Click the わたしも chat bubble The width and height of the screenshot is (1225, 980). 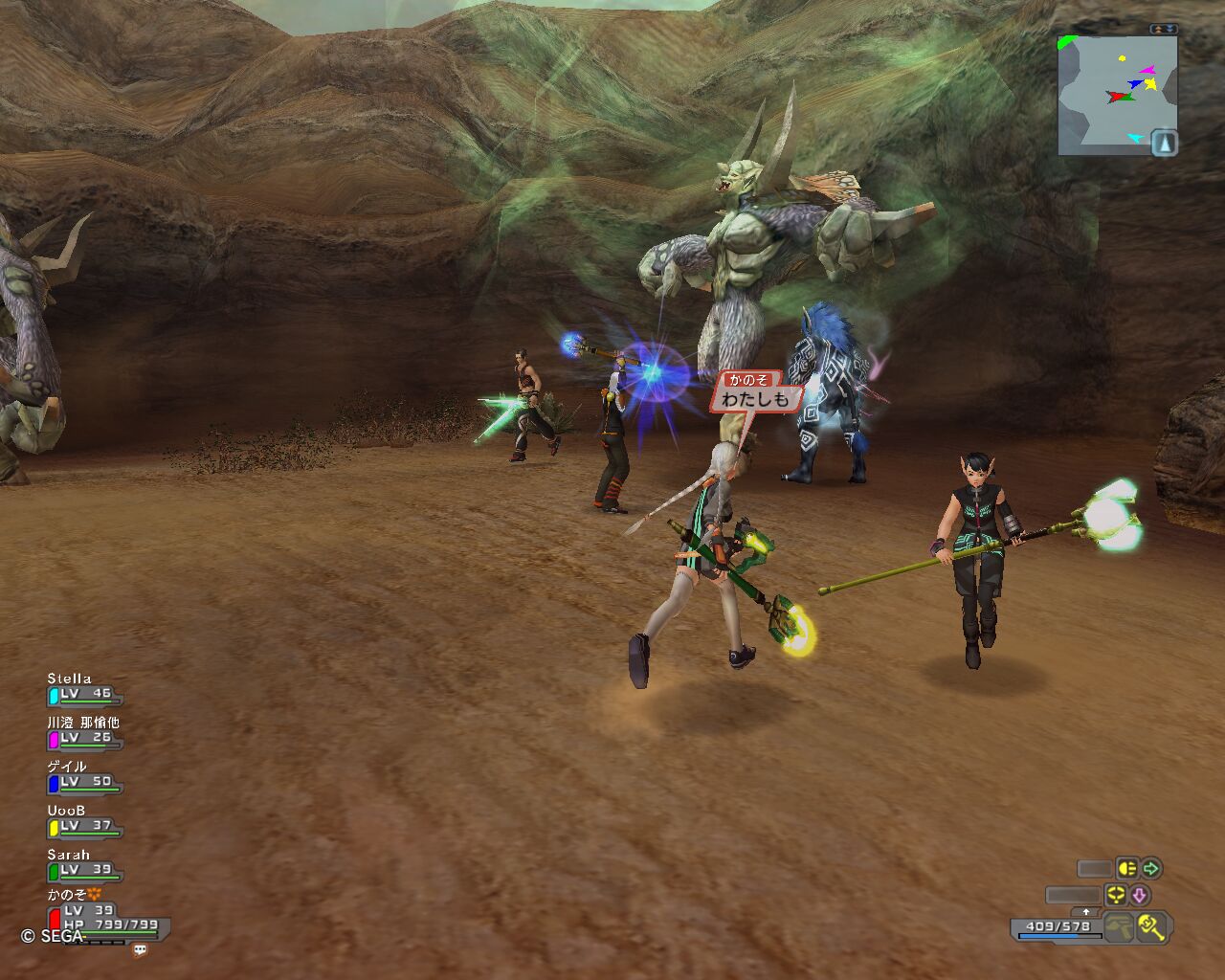pos(755,399)
